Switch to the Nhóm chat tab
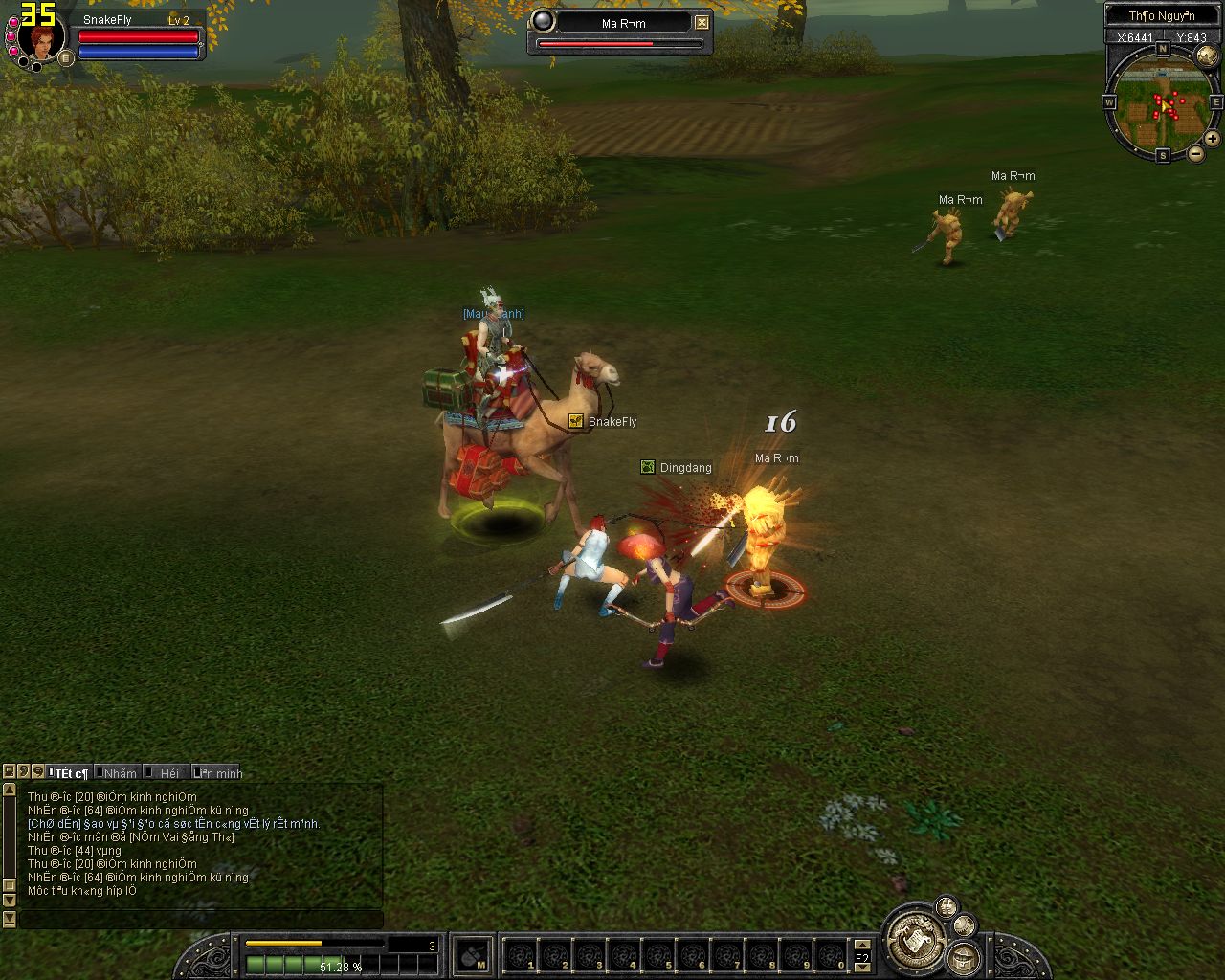This screenshot has height=980, width=1225. point(120,772)
